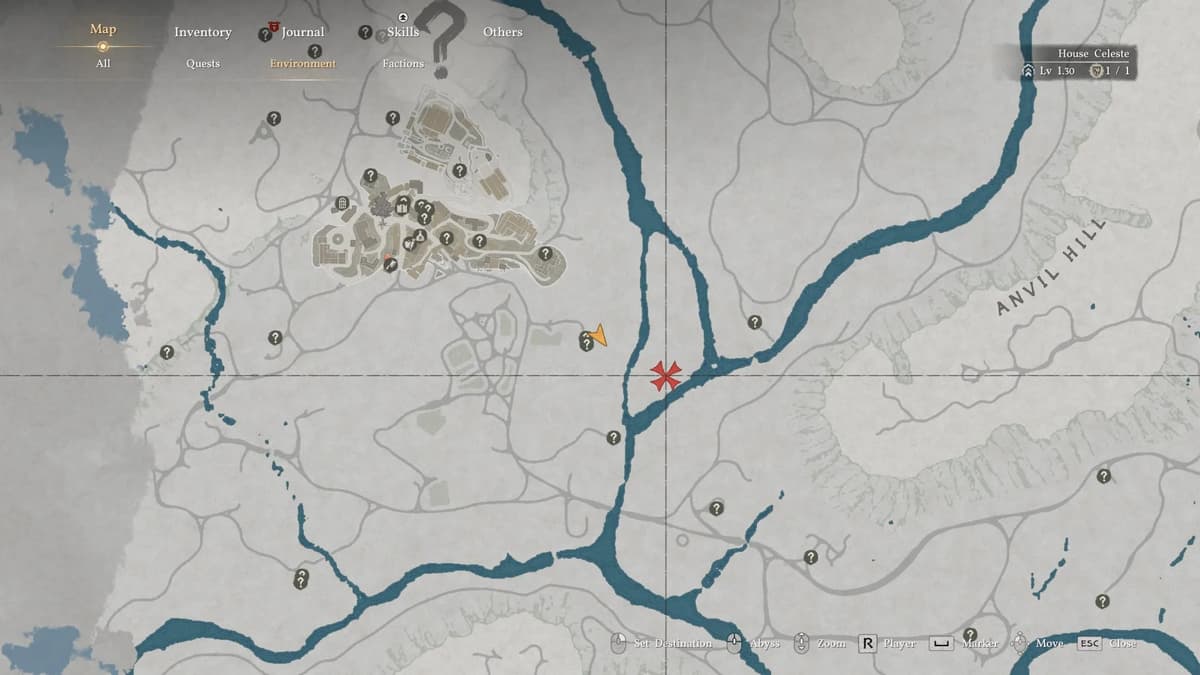Open the House Celeste level panel
Image resolution: width=1200 pixels, height=675 pixels.
1077,63
